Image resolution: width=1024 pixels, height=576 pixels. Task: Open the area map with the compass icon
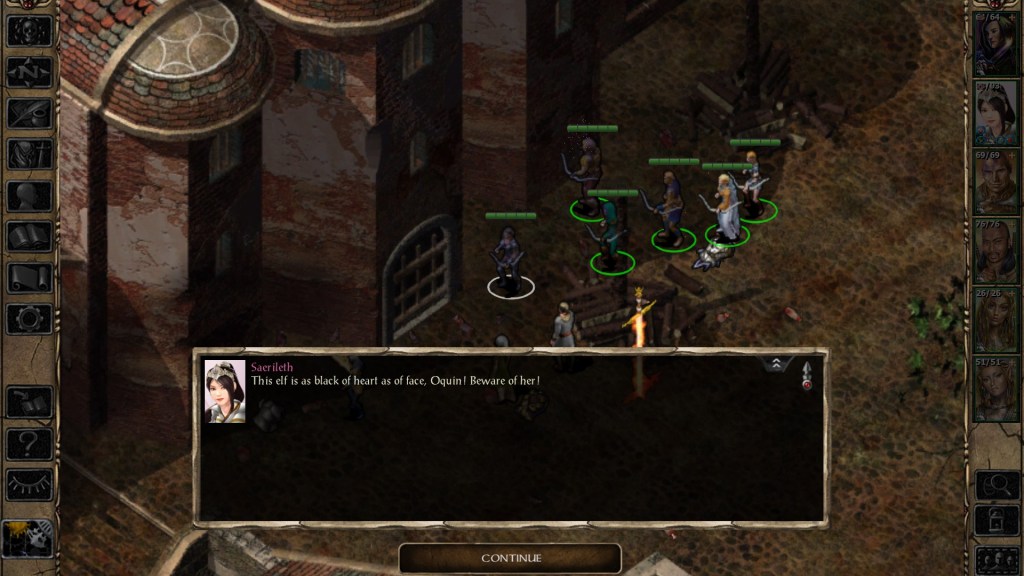point(29,72)
